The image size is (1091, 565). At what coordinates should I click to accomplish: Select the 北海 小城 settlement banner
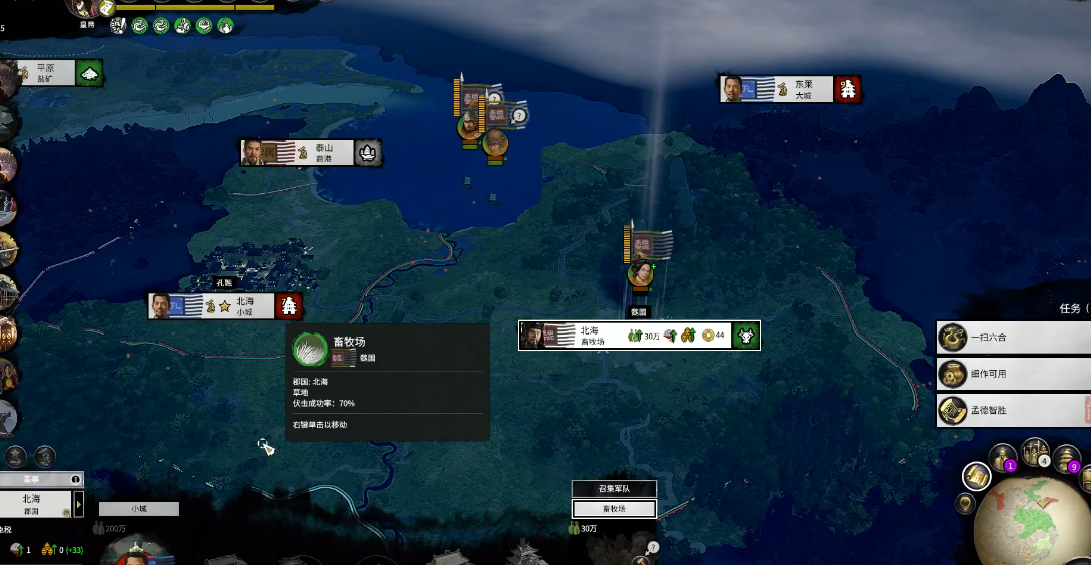pyautogui.click(x=225, y=306)
